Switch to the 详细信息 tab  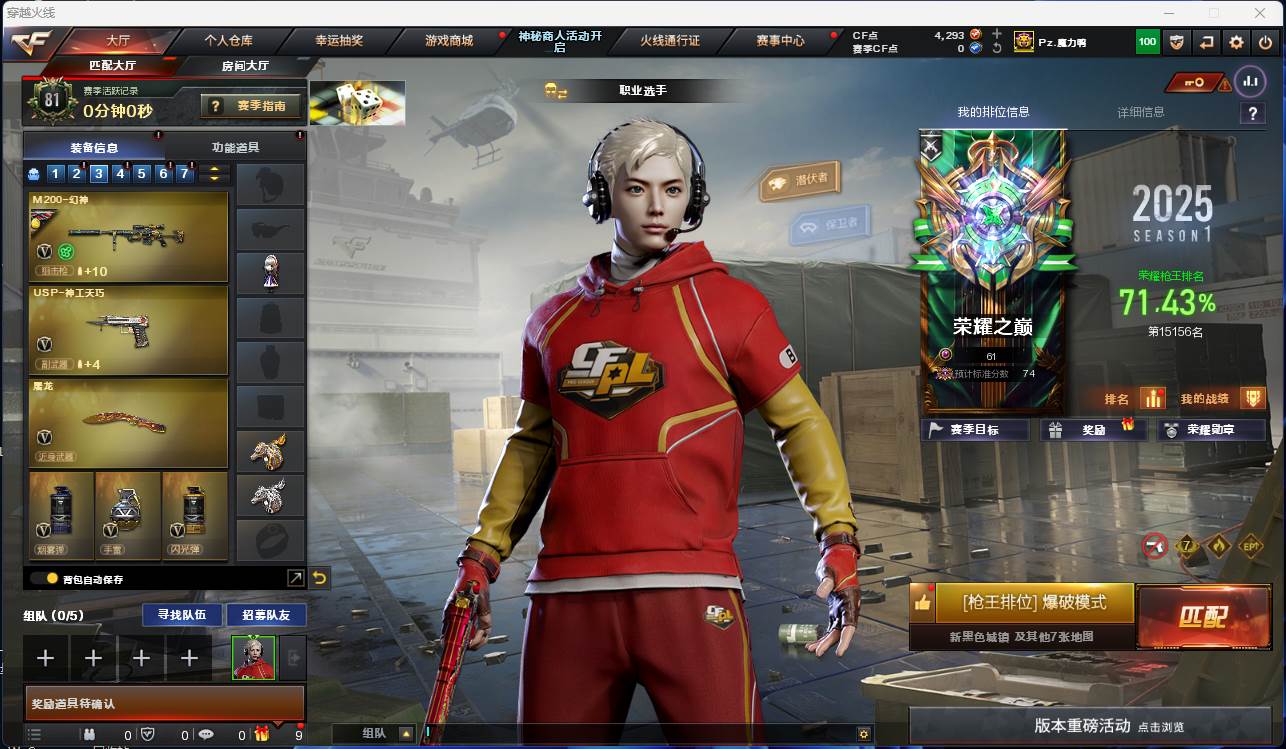click(x=1140, y=112)
